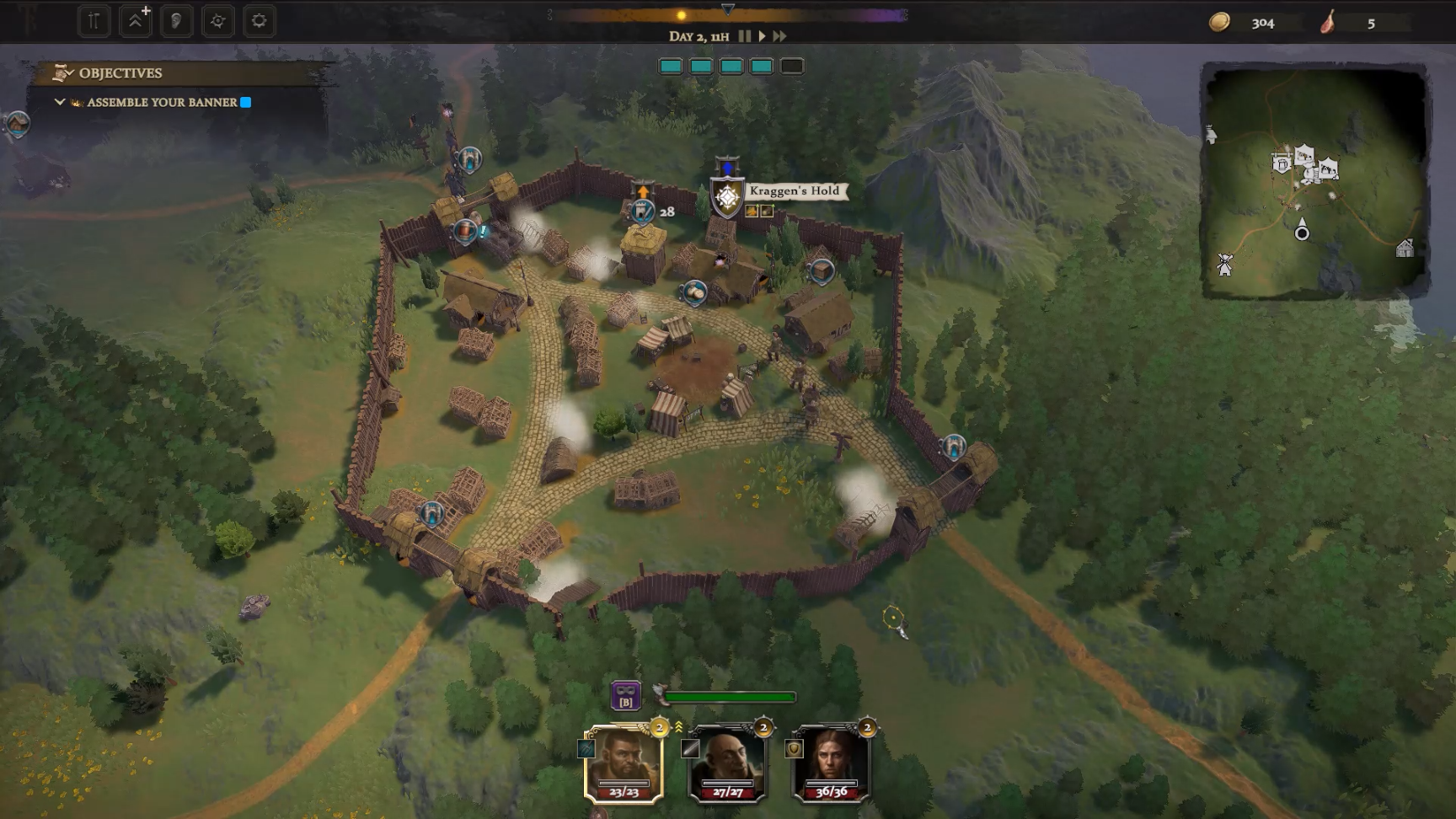The image size is (1456, 819).
Task: Select the female hero portrait with 36/36 health
Action: [831, 763]
